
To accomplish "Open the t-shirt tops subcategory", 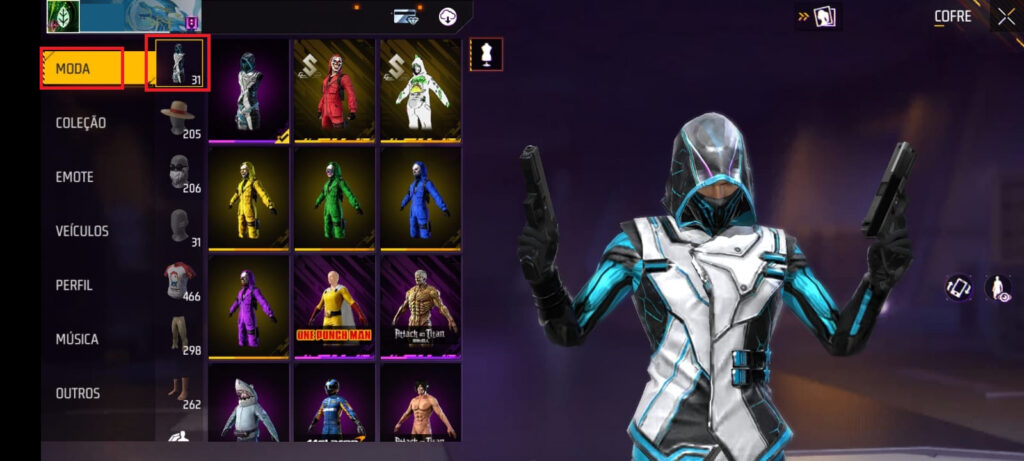I will tap(178, 282).
